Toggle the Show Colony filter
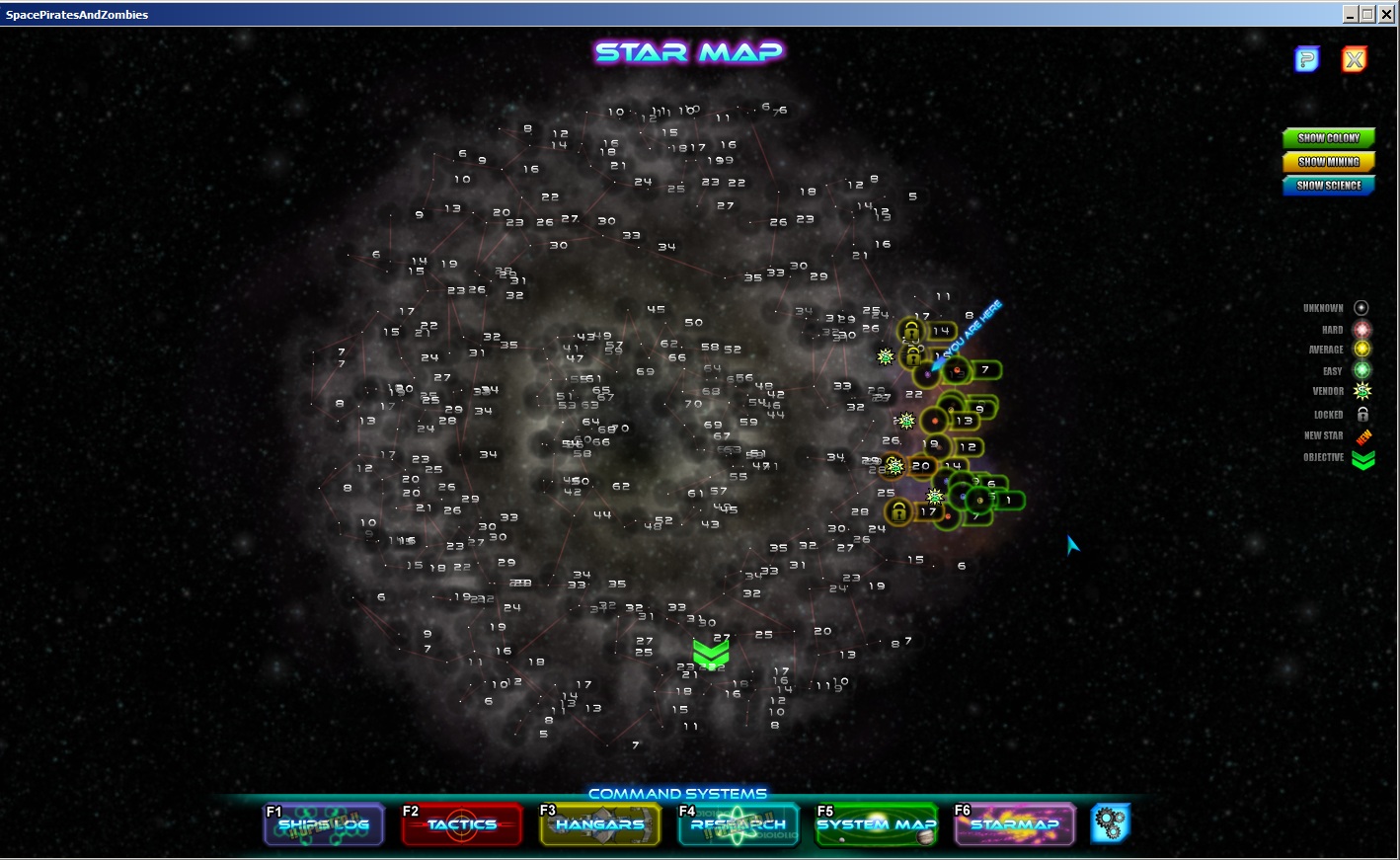The height and width of the screenshot is (860, 1400). click(1328, 138)
